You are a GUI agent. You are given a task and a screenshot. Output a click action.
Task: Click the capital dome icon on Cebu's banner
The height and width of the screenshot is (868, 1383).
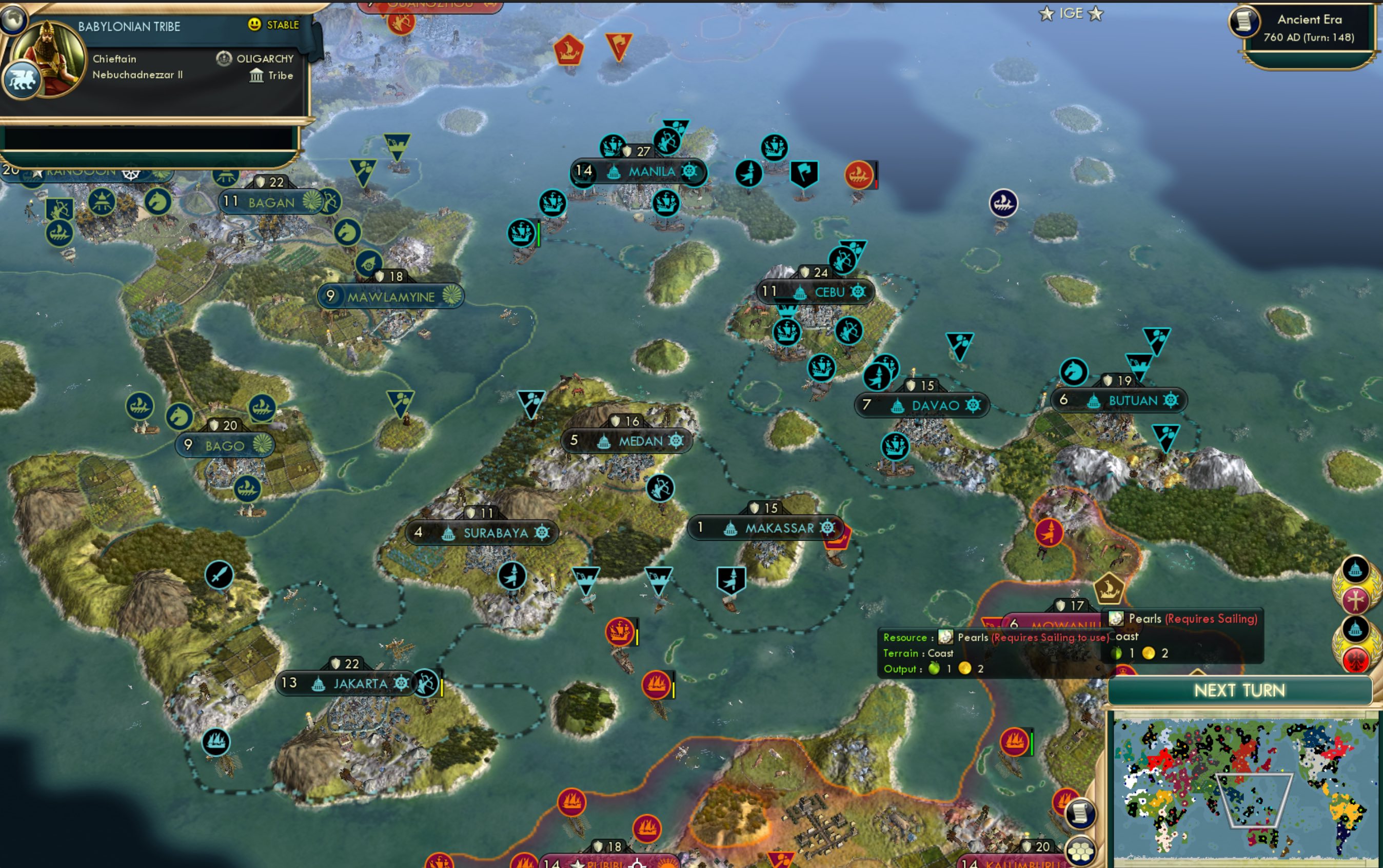[800, 292]
